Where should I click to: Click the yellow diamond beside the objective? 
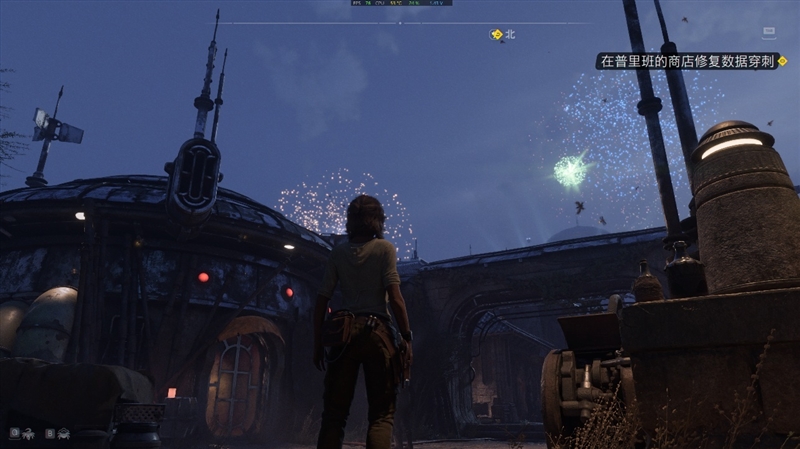(x=783, y=61)
